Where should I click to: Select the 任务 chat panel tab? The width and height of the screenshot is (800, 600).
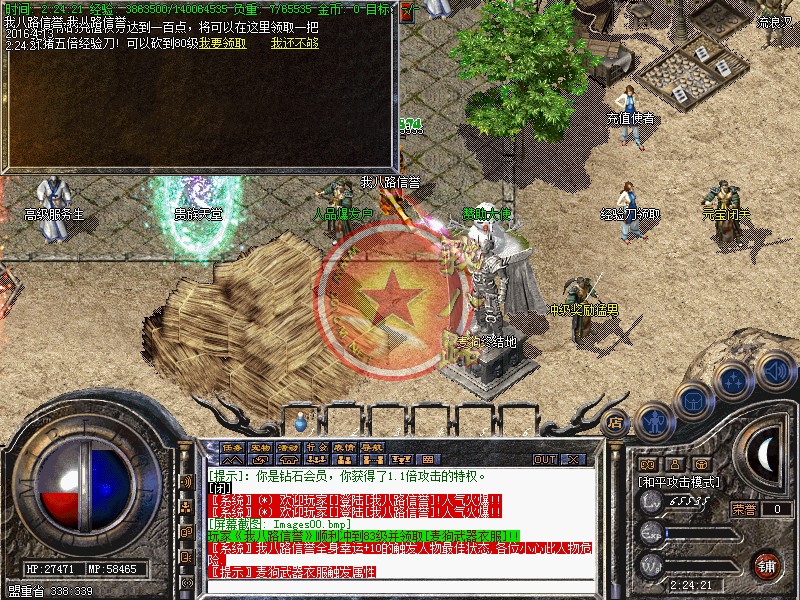click(232, 447)
